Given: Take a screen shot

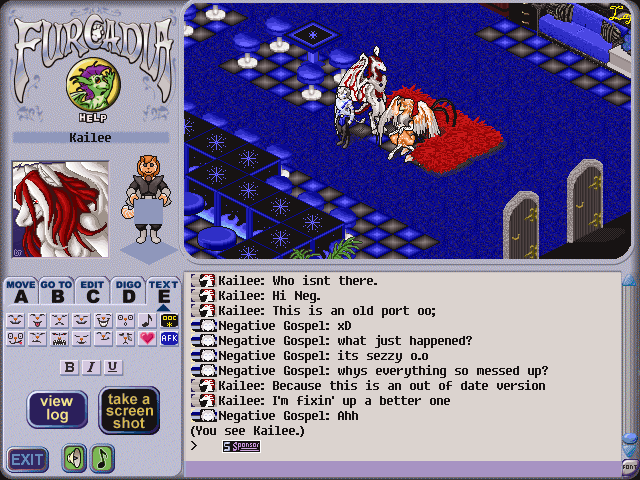Looking at the screenshot, I should click(x=129, y=409).
